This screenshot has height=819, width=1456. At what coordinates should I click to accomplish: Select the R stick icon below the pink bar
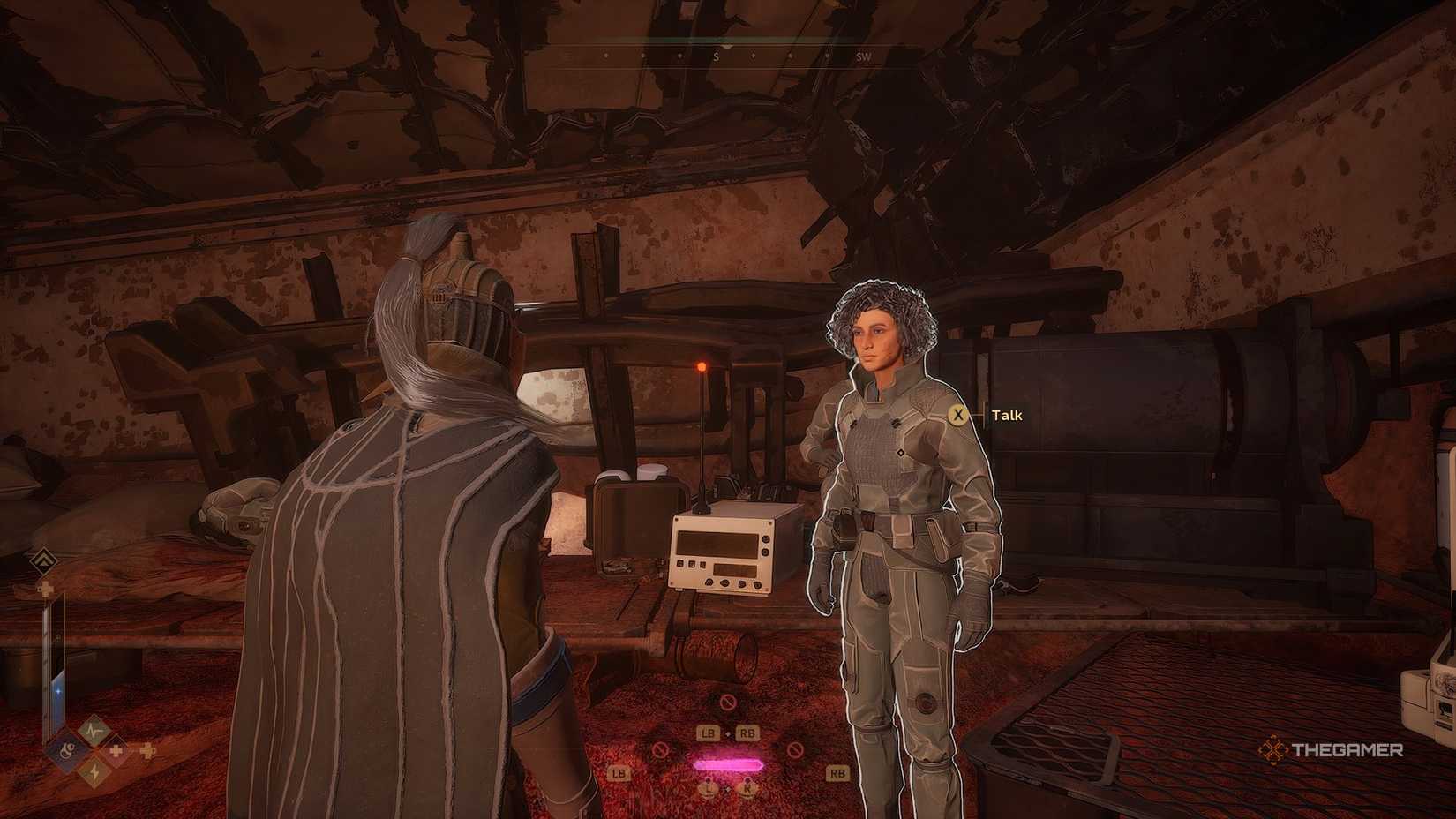[747, 788]
